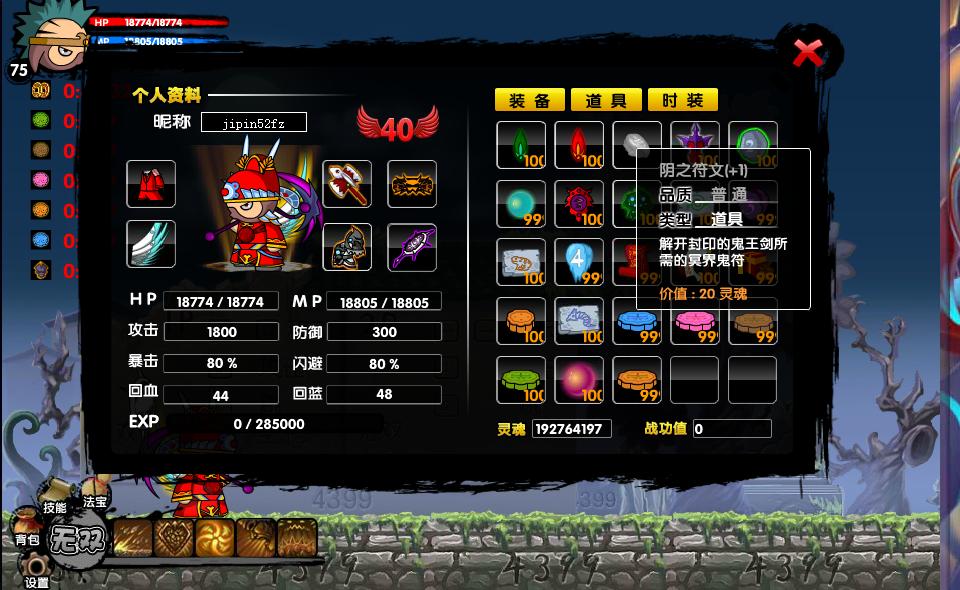The width and height of the screenshot is (960, 590).
Task: Close the character info panel
Action: (x=807, y=53)
